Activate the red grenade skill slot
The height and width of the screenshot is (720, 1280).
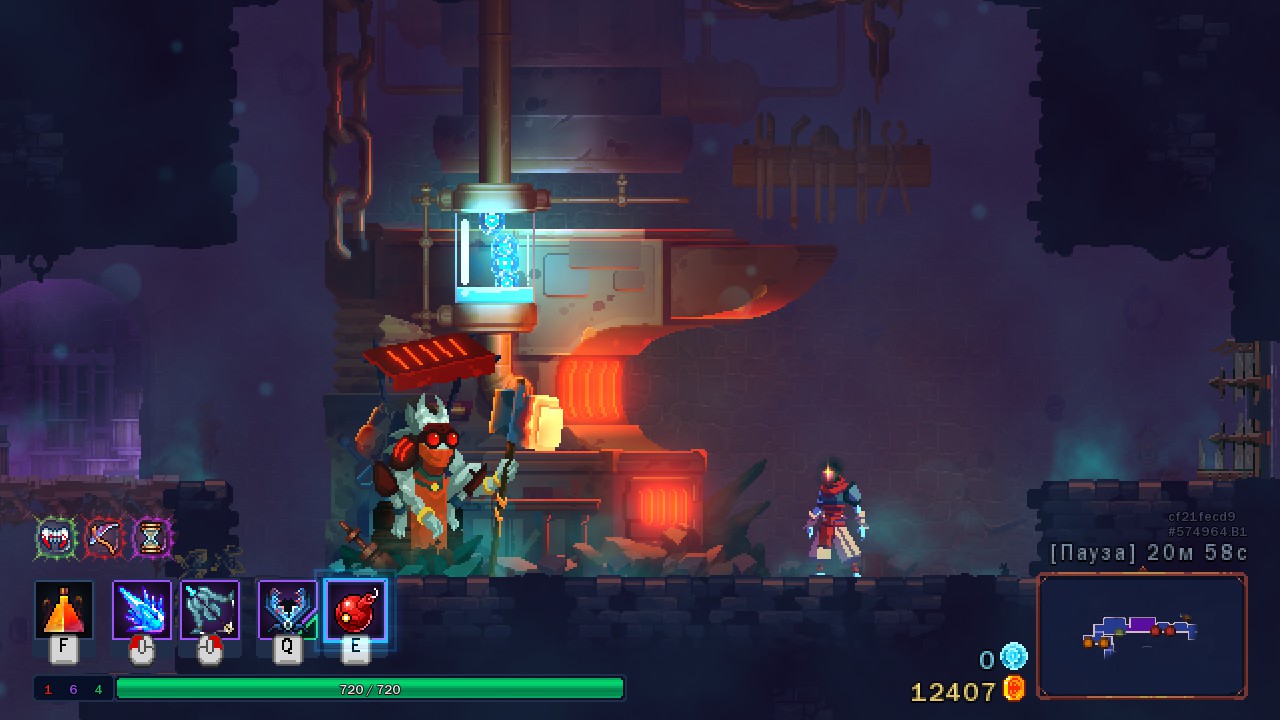pos(355,610)
